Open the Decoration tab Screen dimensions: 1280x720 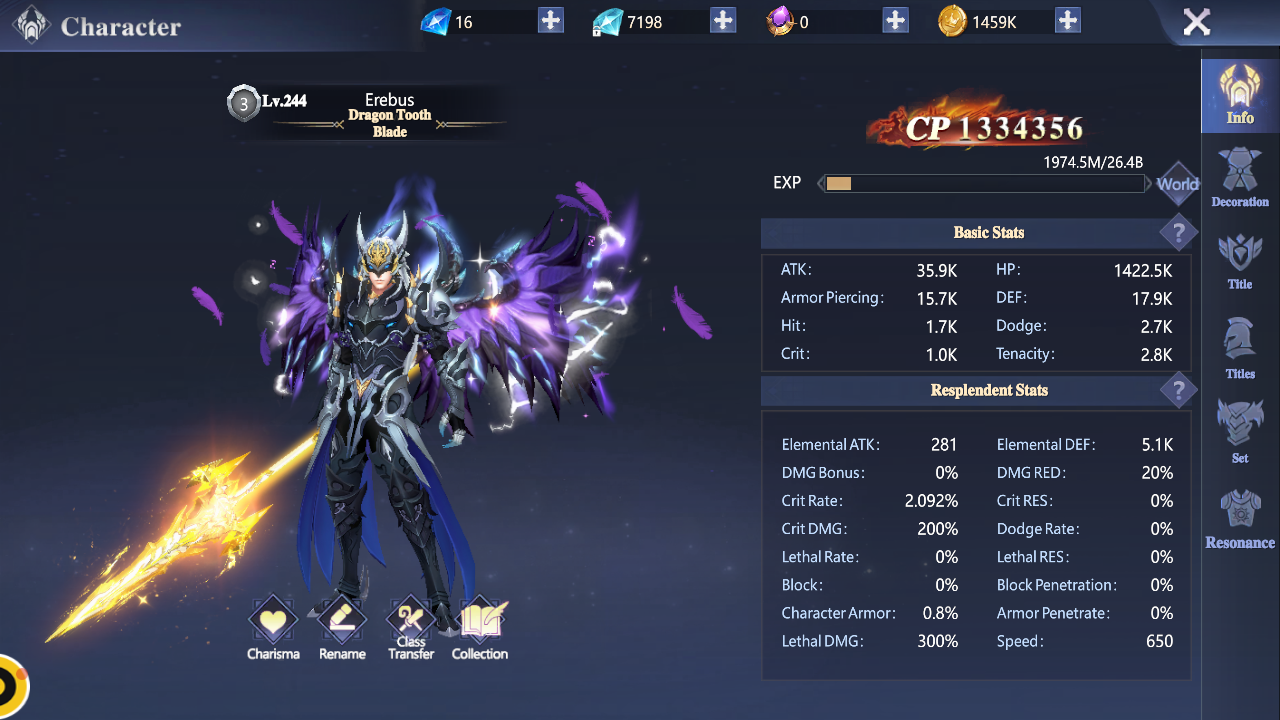coord(1240,179)
